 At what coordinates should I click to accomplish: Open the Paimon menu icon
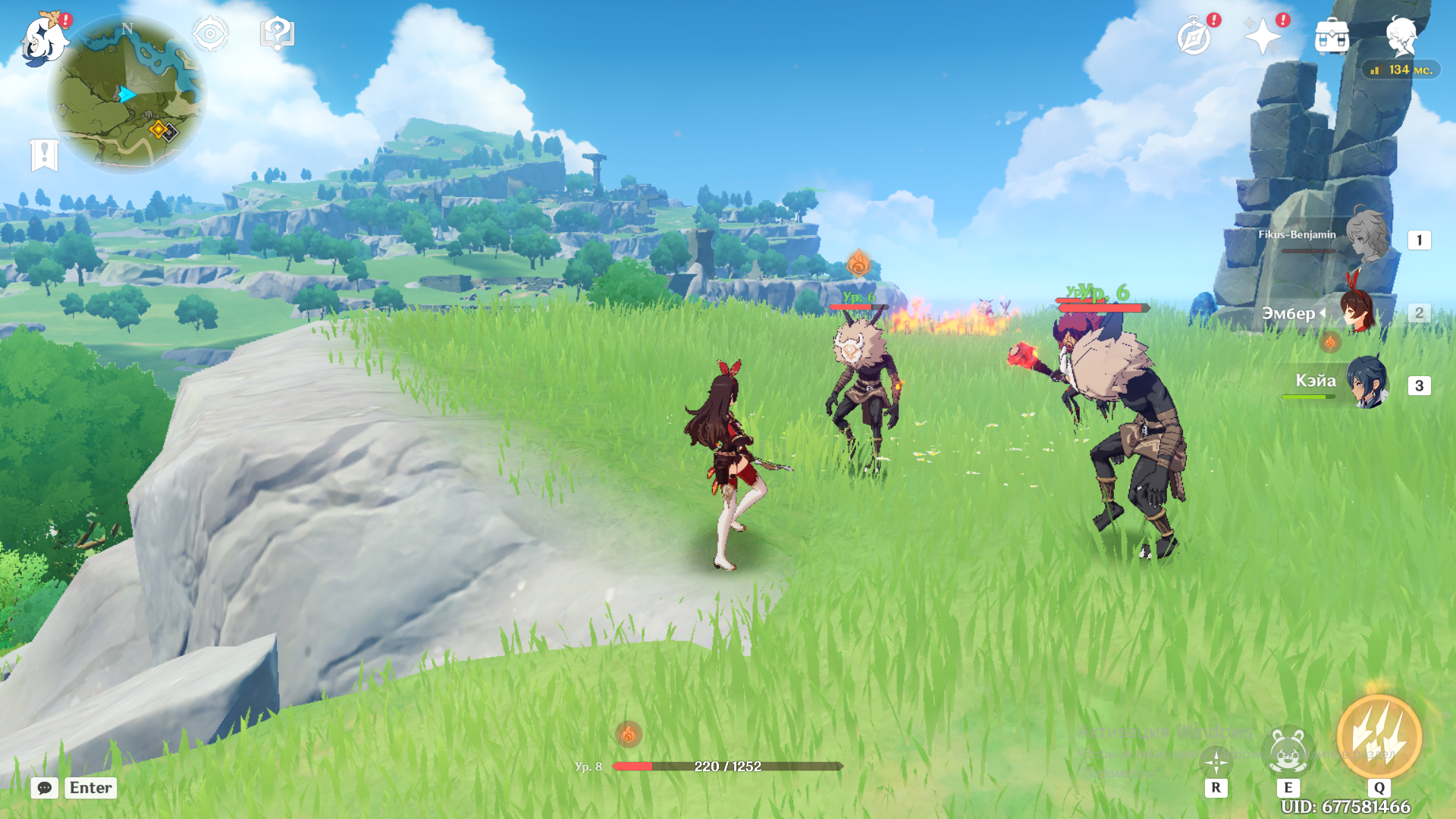44,39
